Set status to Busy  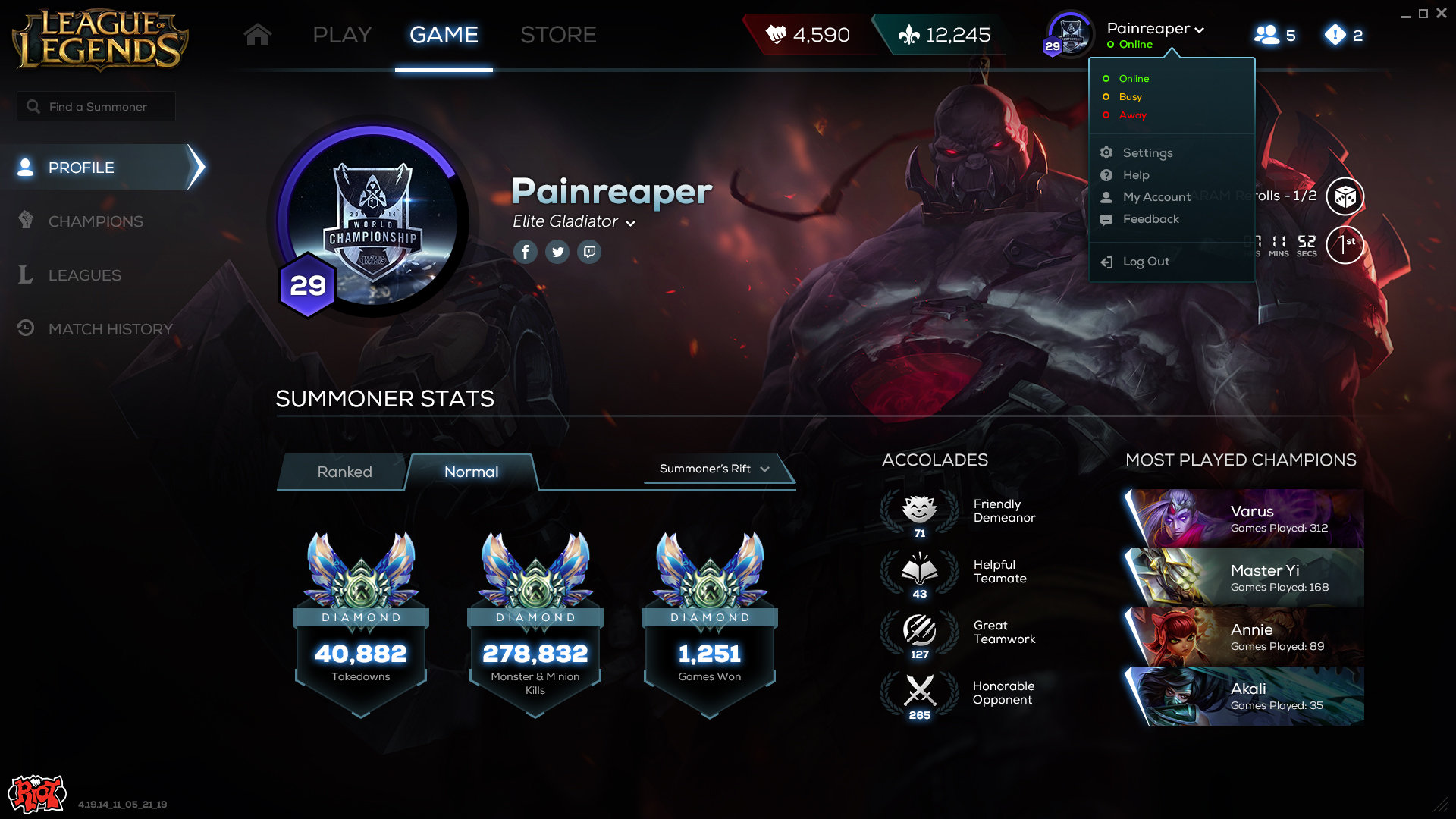1130,97
